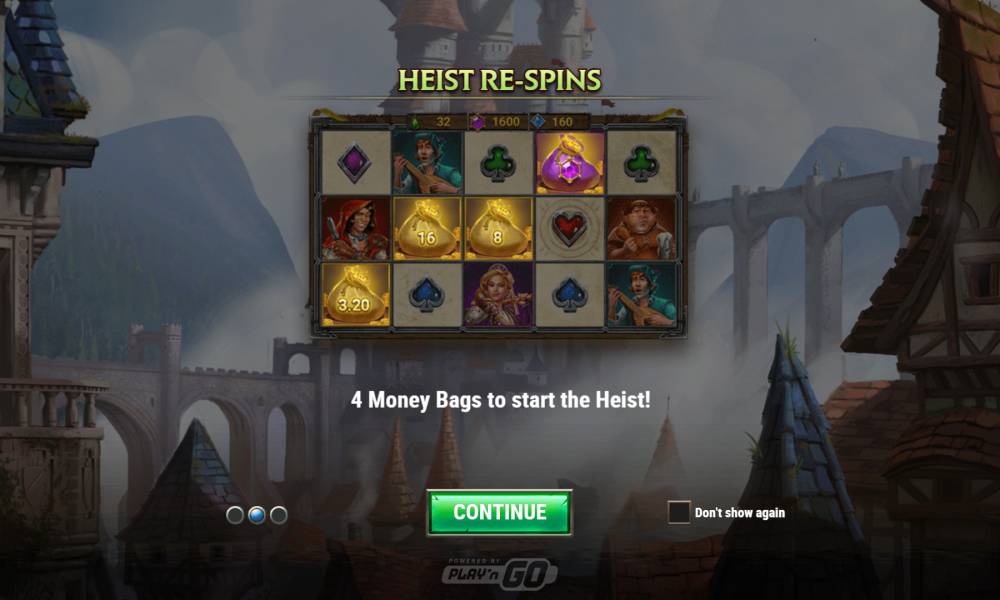Click the green CONTINUE button

point(499,512)
